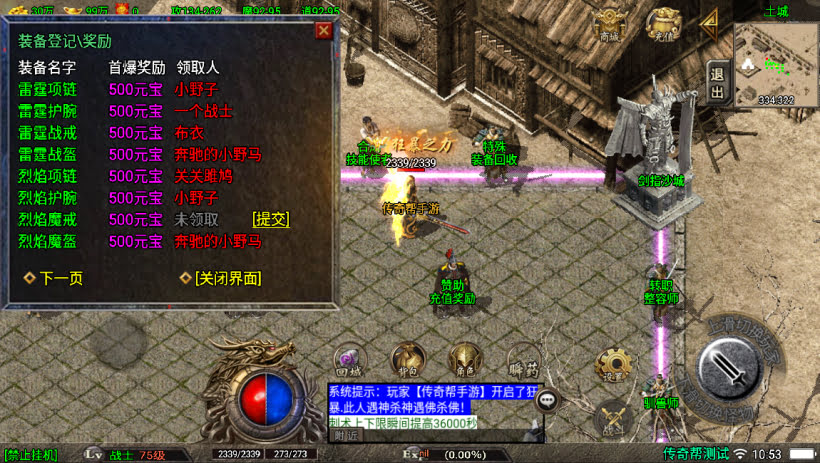Tap the 瞬药 instant potion button
The width and height of the screenshot is (820, 463).
[x=522, y=359]
